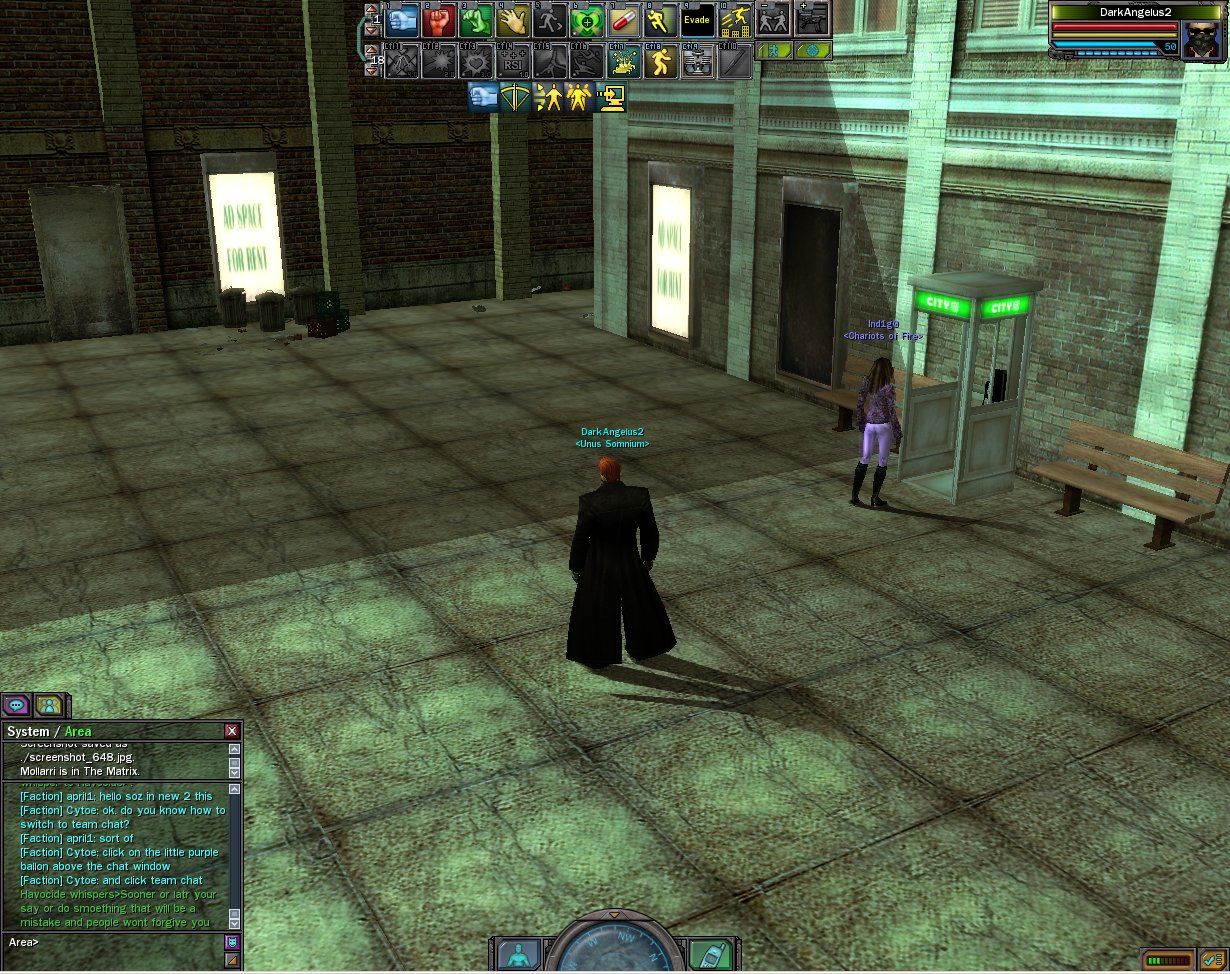Use the red and white pill item

(x=624, y=20)
